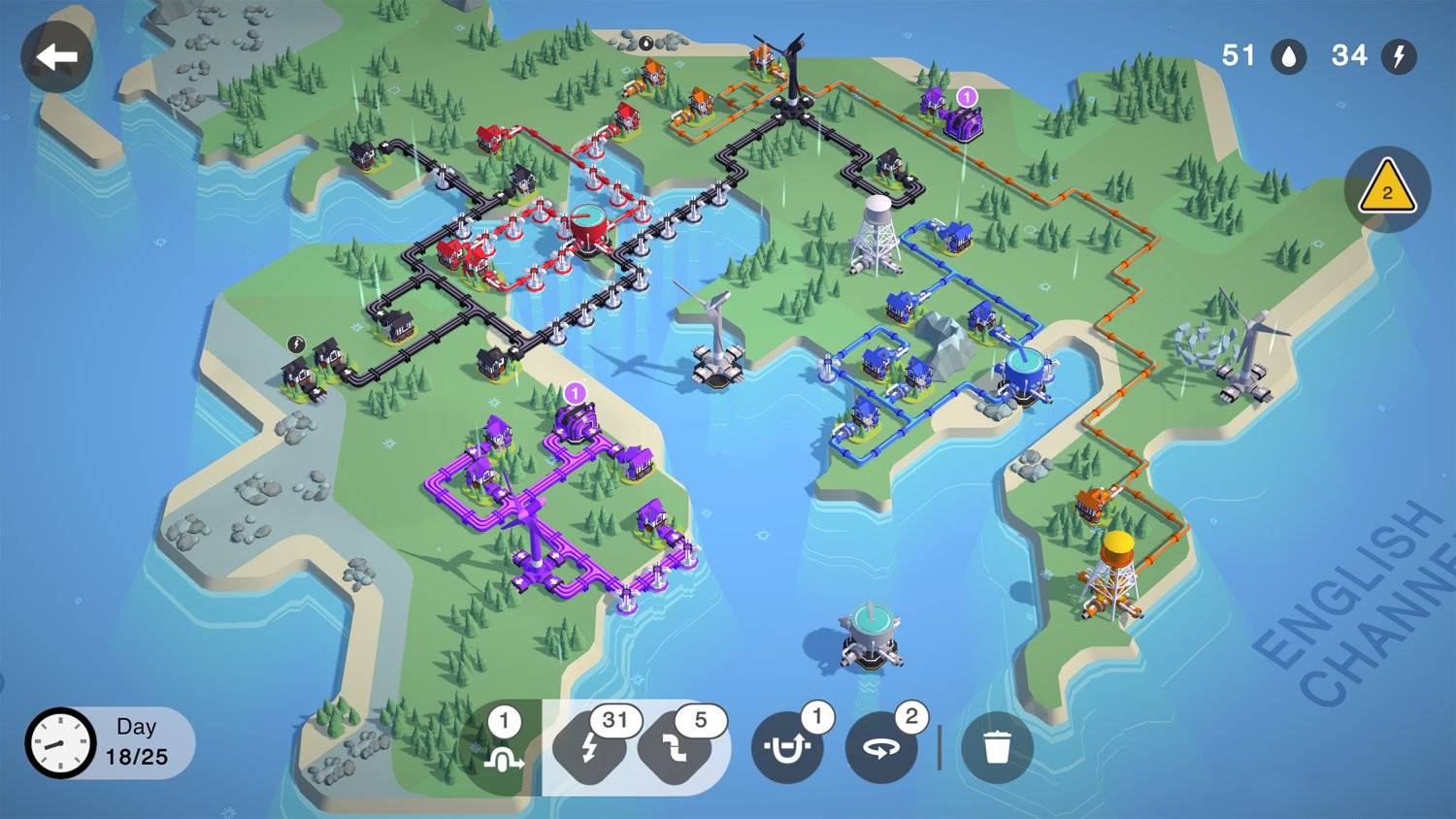Viewport: 1456px width, 819px height.
Task: Open the trash delete tool
Action: click(999, 747)
